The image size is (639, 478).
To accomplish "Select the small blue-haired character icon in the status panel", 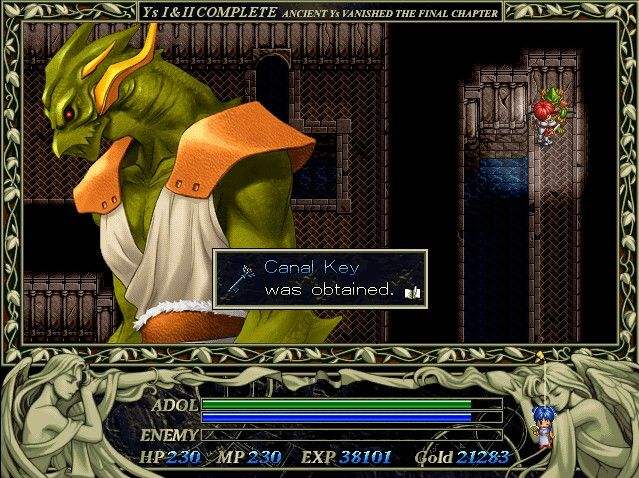I will 541,425.
